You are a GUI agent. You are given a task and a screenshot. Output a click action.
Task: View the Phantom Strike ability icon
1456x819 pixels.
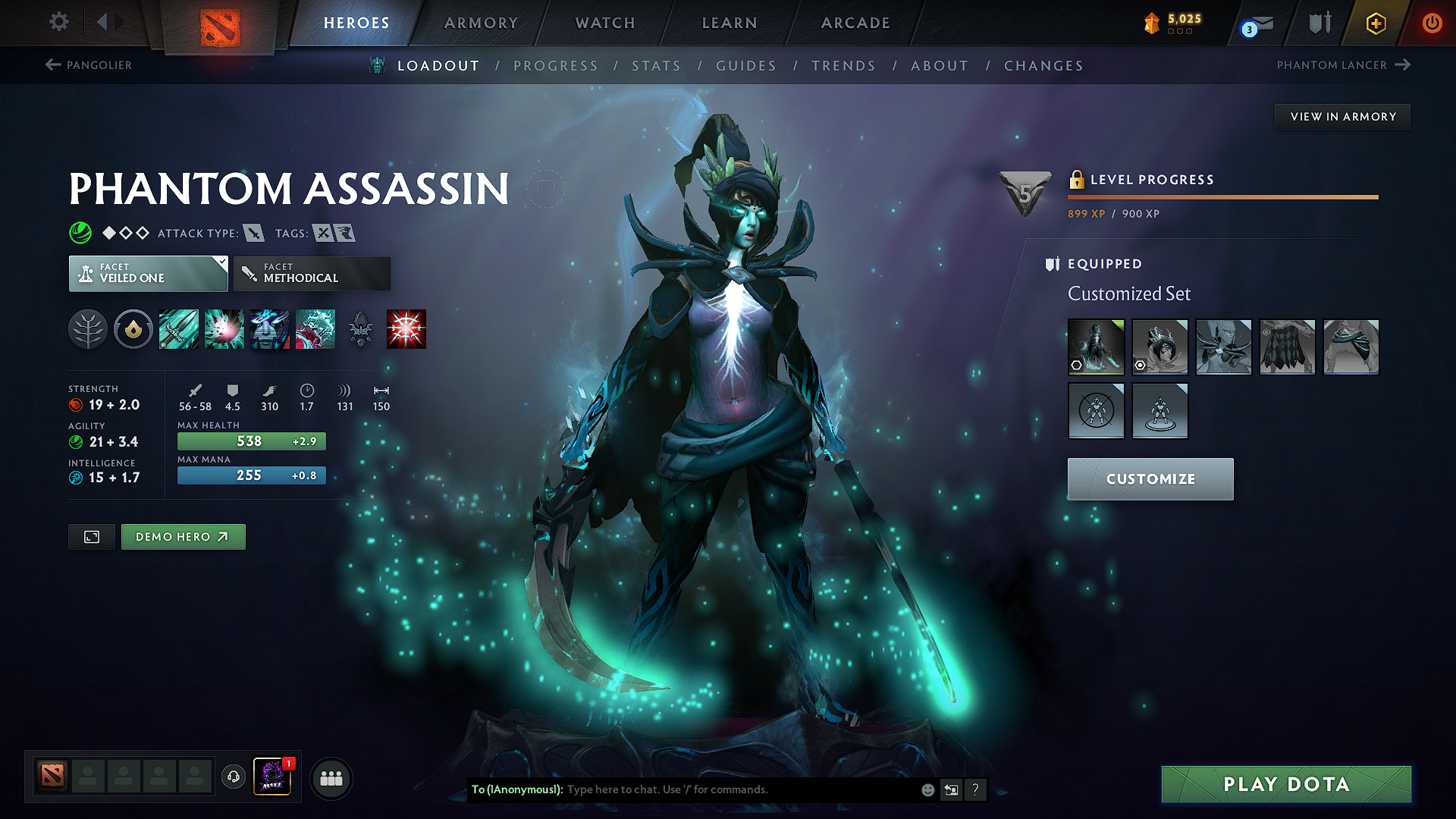point(224,329)
